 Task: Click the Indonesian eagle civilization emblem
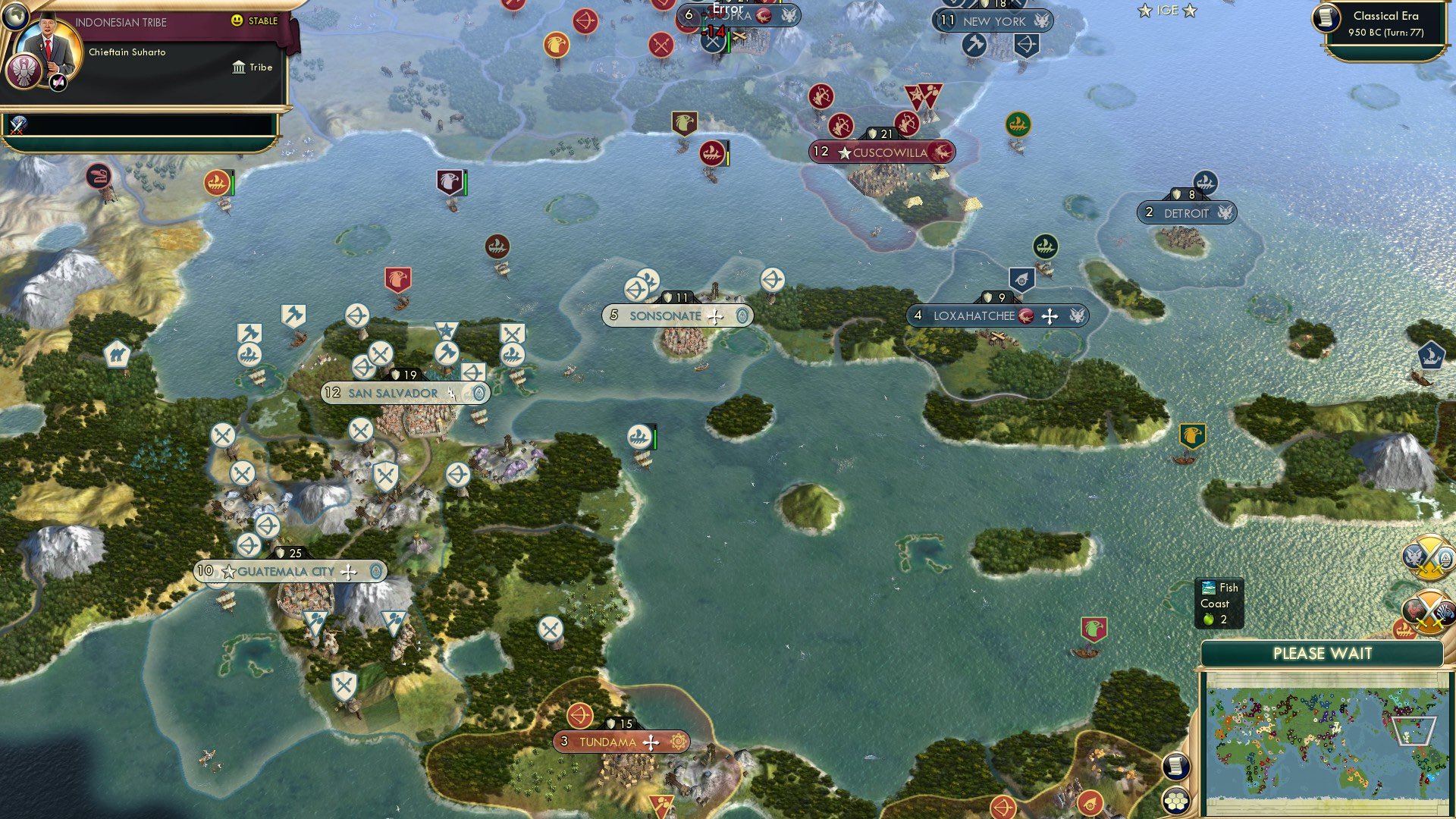click(24, 71)
